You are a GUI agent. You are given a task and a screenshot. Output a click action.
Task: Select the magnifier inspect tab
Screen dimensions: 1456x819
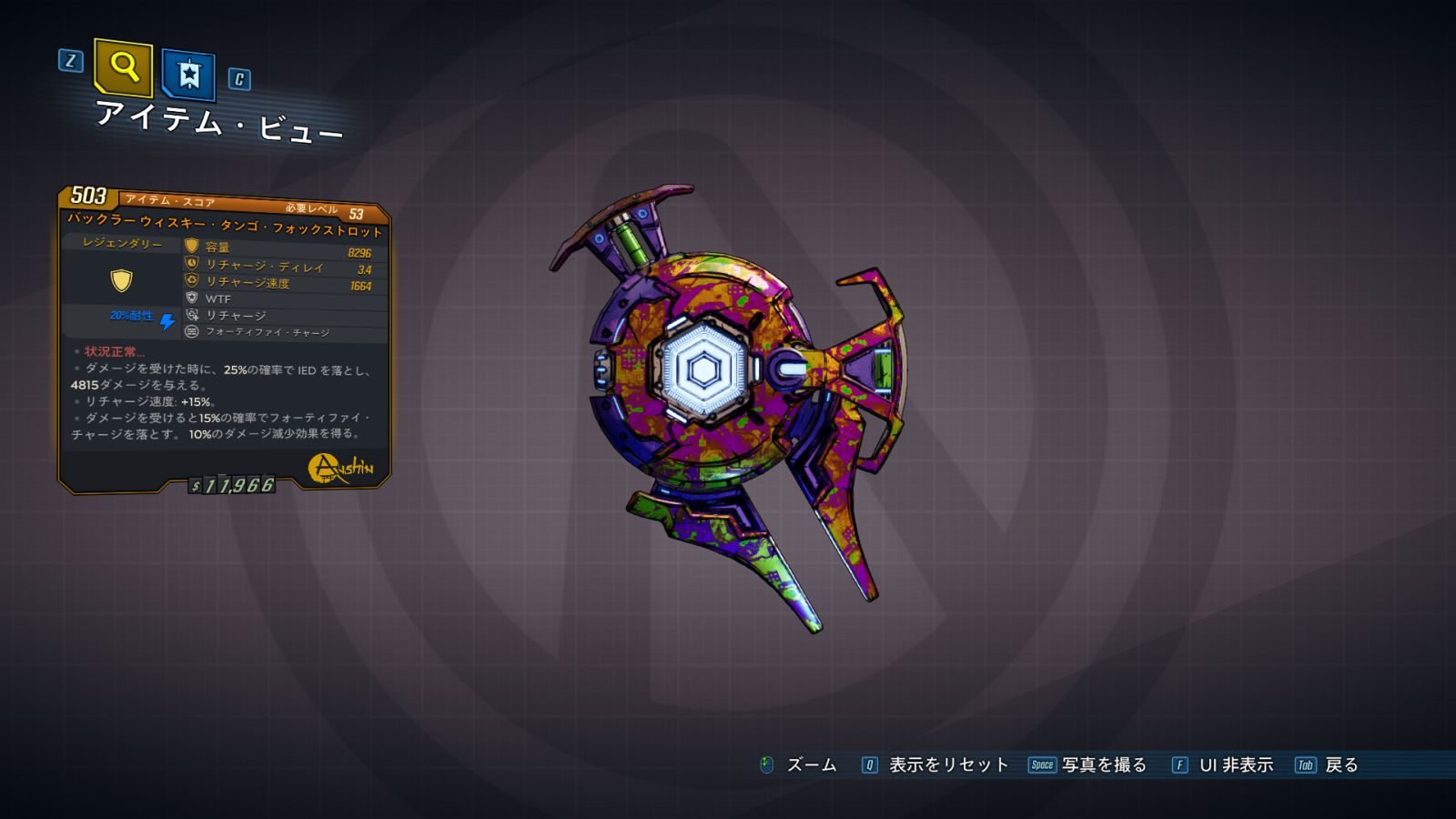123,66
